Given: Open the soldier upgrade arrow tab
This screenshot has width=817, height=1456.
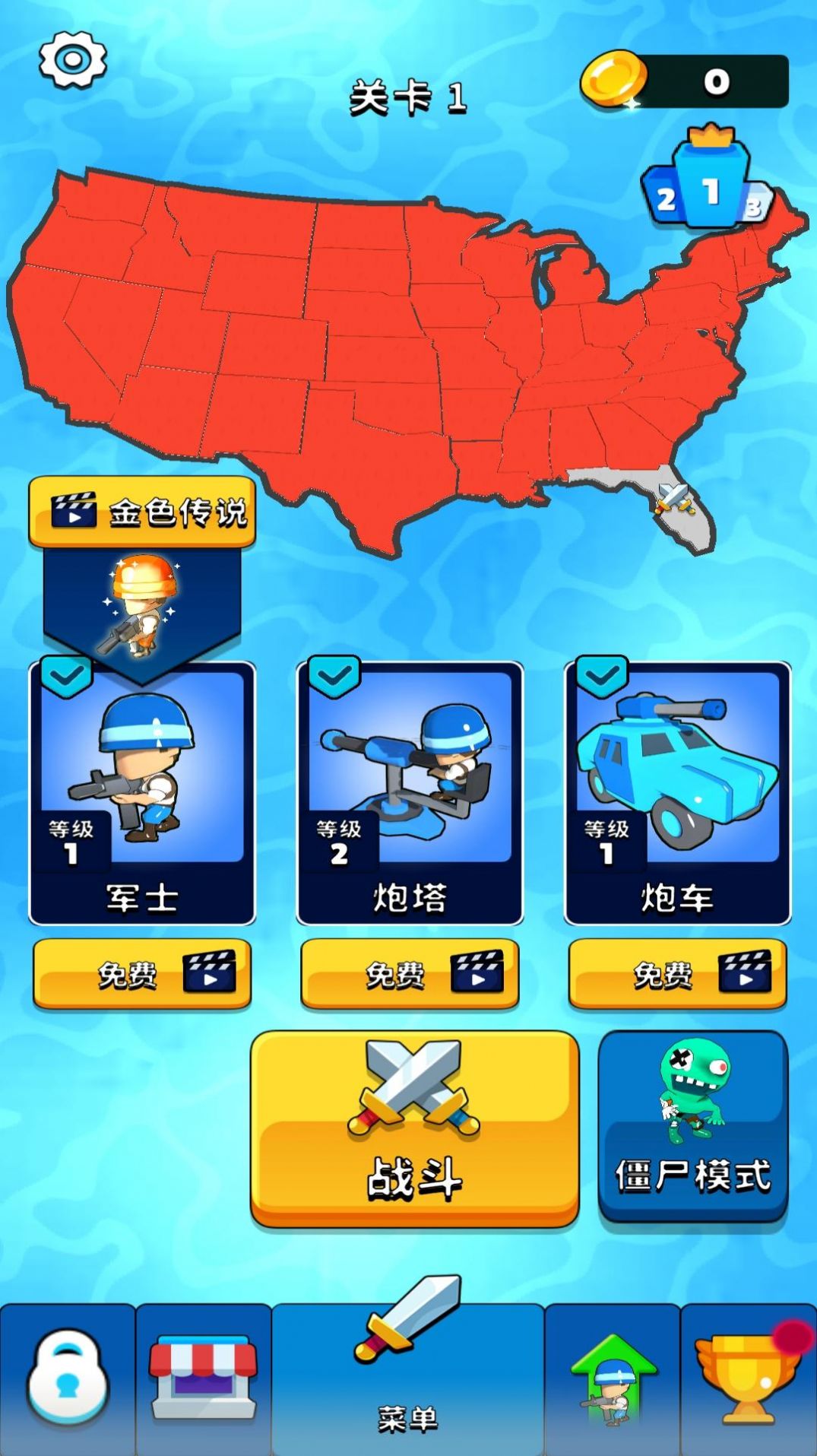Looking at the screenshot, I should pos(613,1380).
